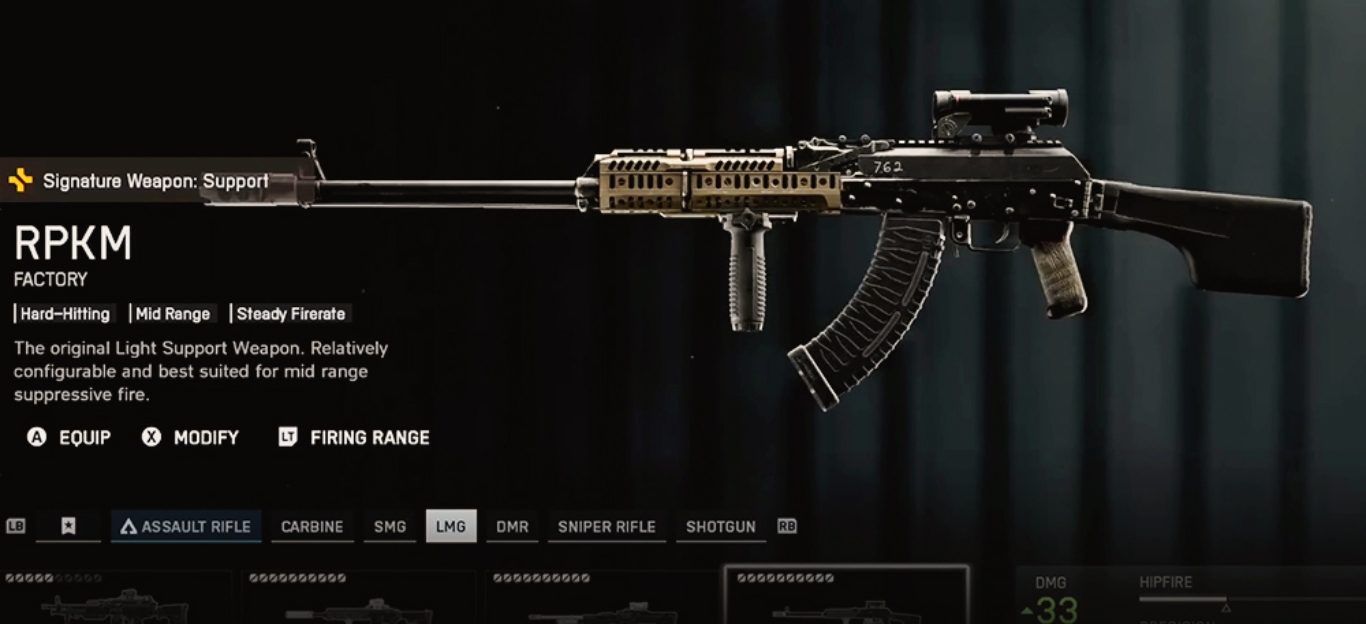Image resolution: width=1366 pixels, height=624 pixels.
Task: Switch to the Sniper Rifle tab
Action: (x=606, y=526)
